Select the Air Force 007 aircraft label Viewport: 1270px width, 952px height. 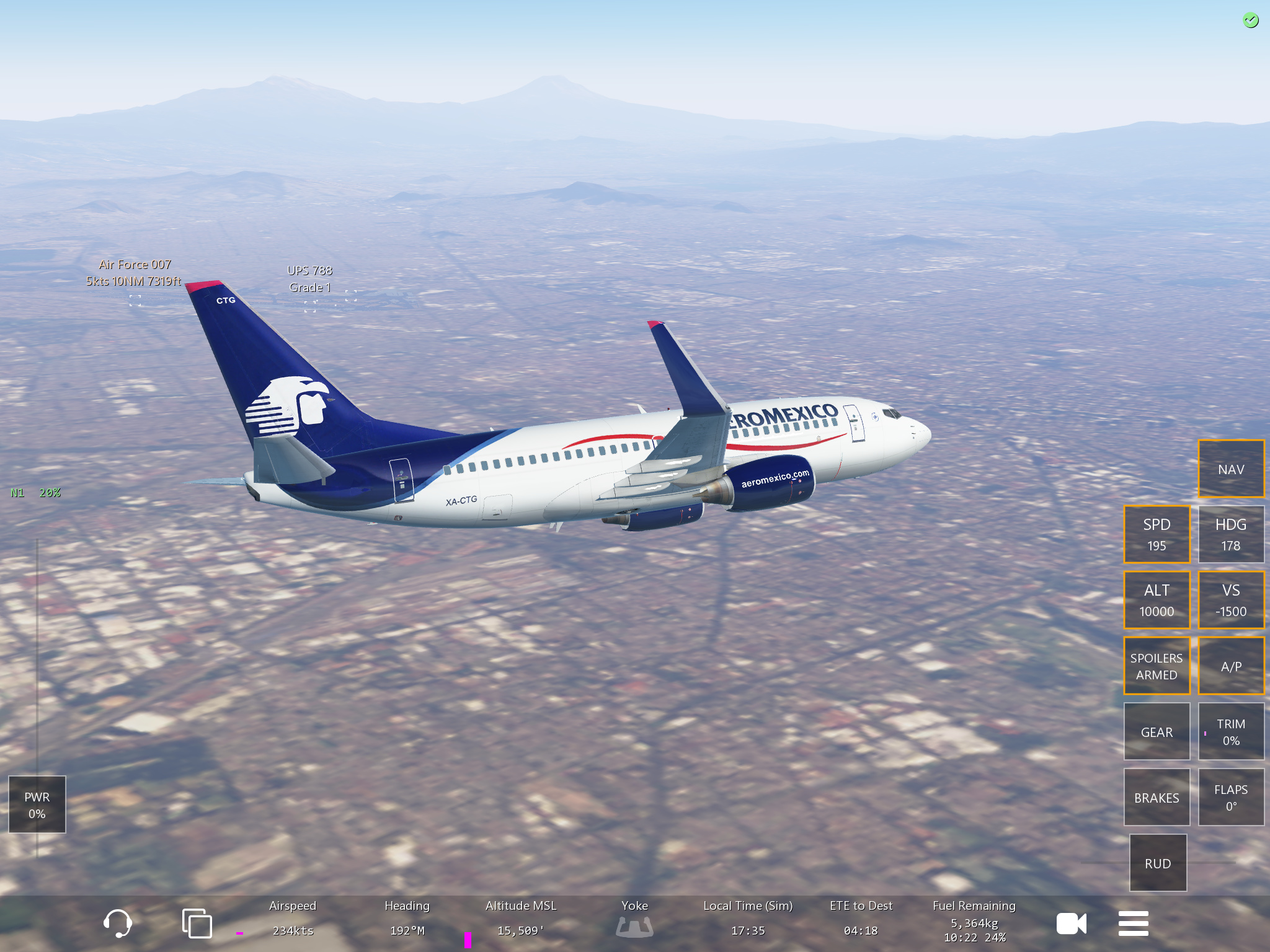pos(135,273)
